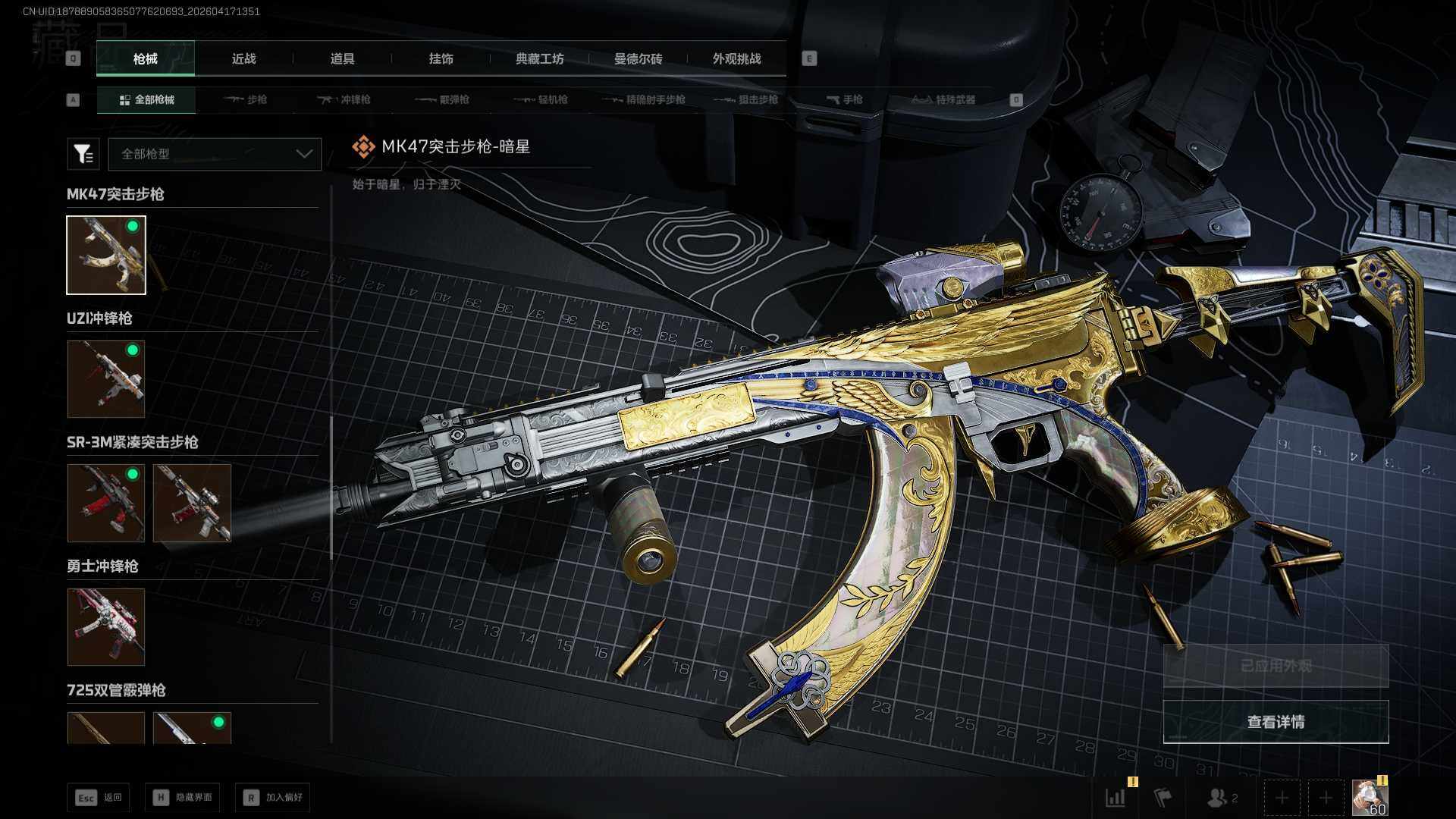Open the 曼德尔砖 tab

[638, 58]
